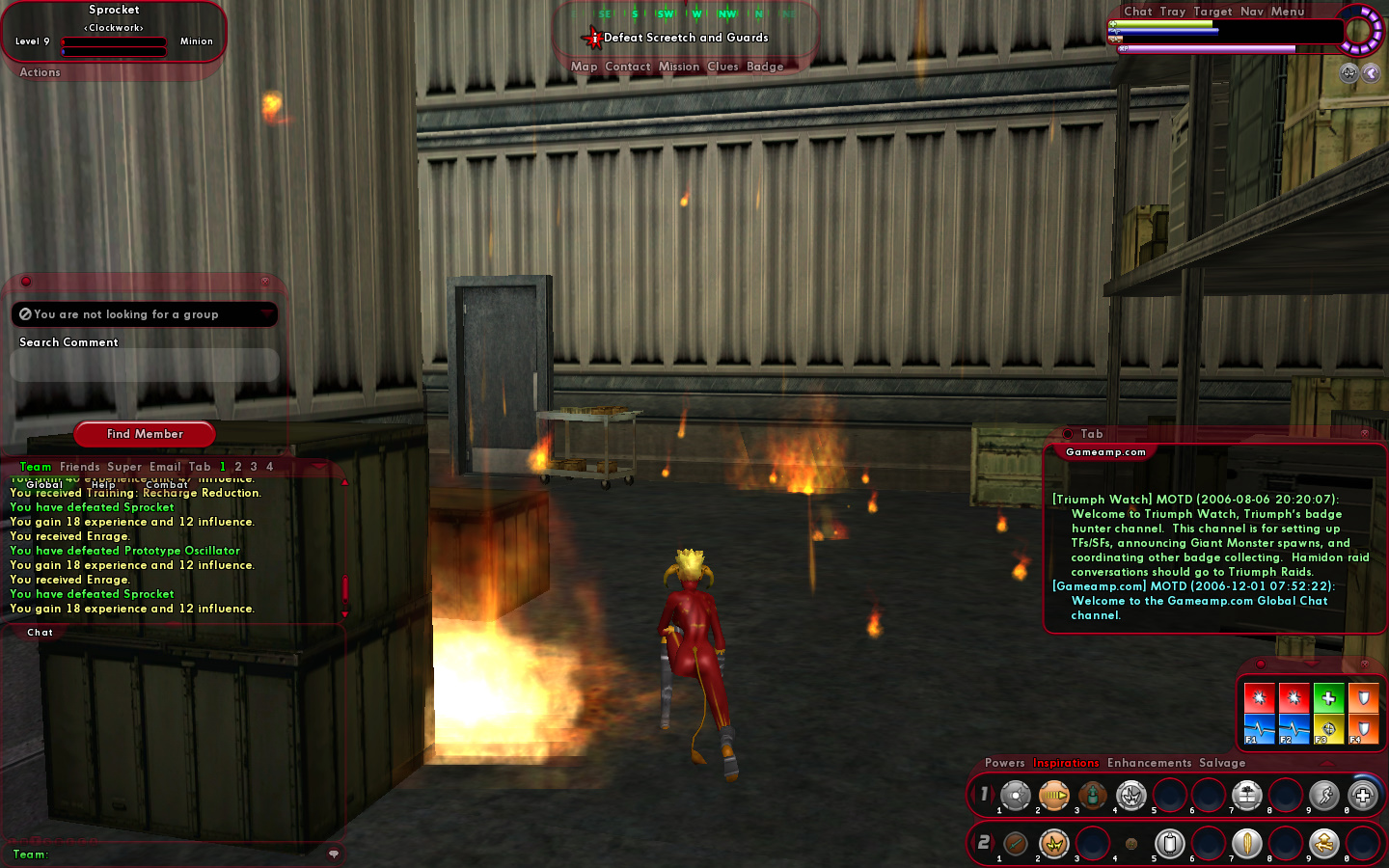Open the Contact list

pyautogui.click(x=627, y=67)
